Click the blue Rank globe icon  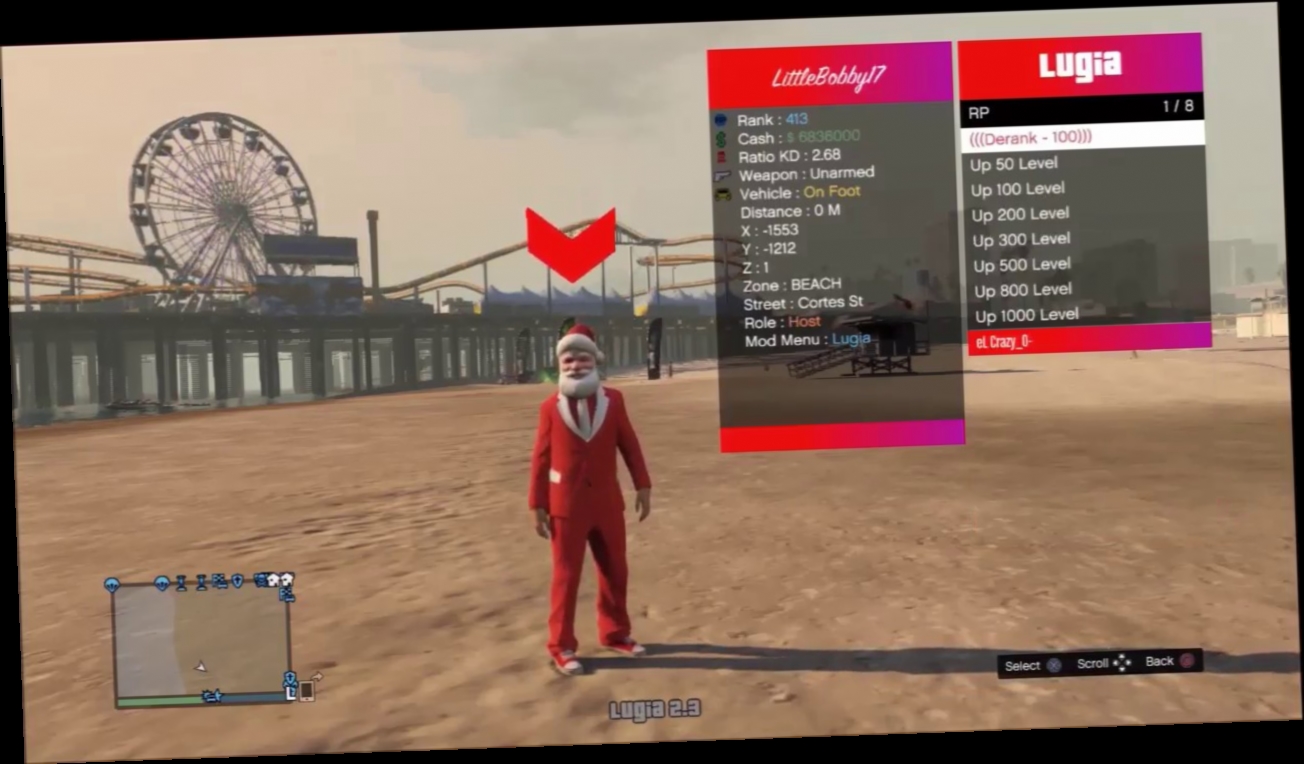(721, 121)
